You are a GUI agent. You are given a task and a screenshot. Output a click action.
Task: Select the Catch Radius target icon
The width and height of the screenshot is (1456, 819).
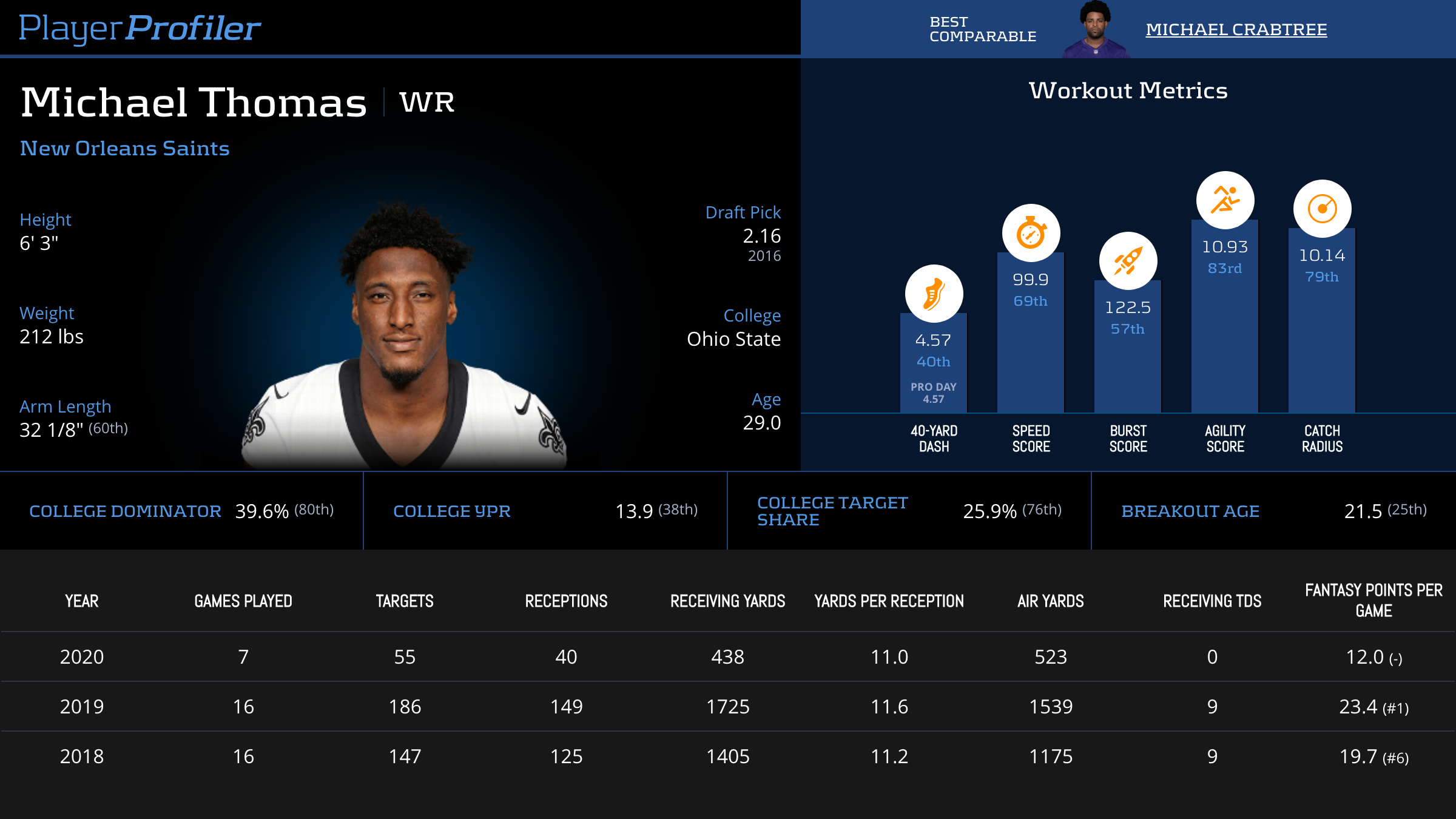[1322, 209]
